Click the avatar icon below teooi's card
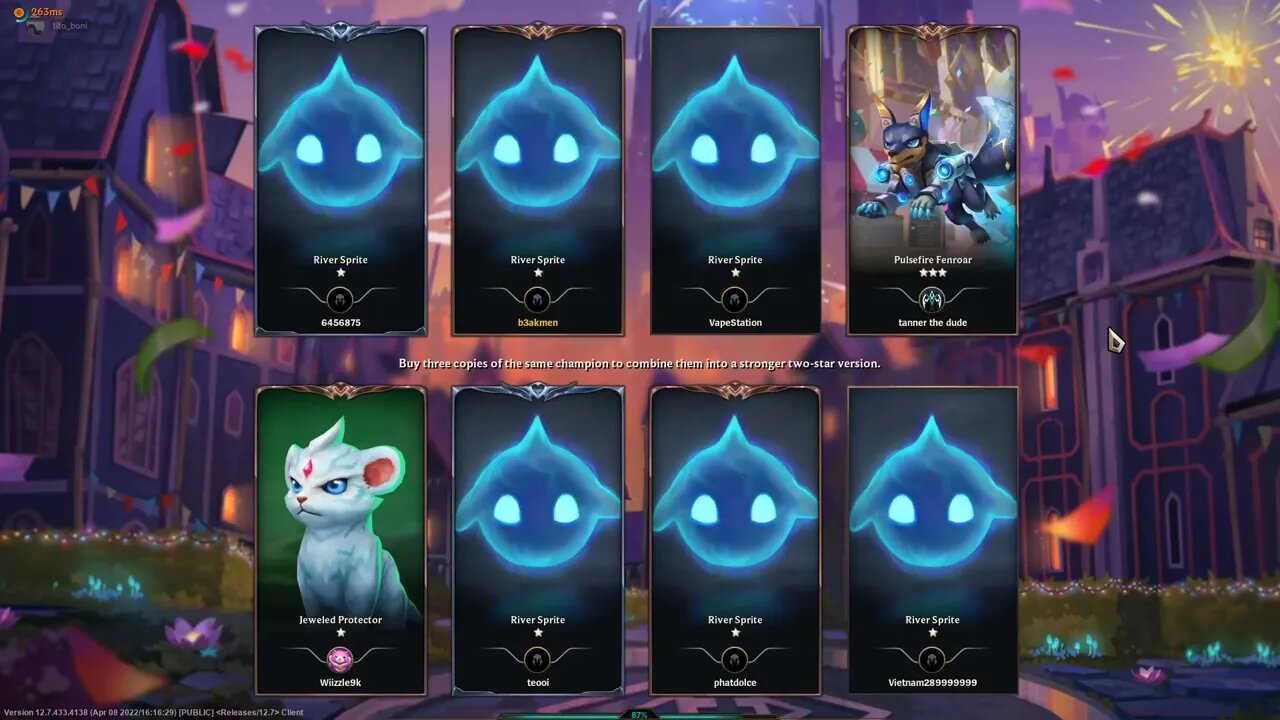The height and width of the screenshot is (720, 1280). (538, 658)
